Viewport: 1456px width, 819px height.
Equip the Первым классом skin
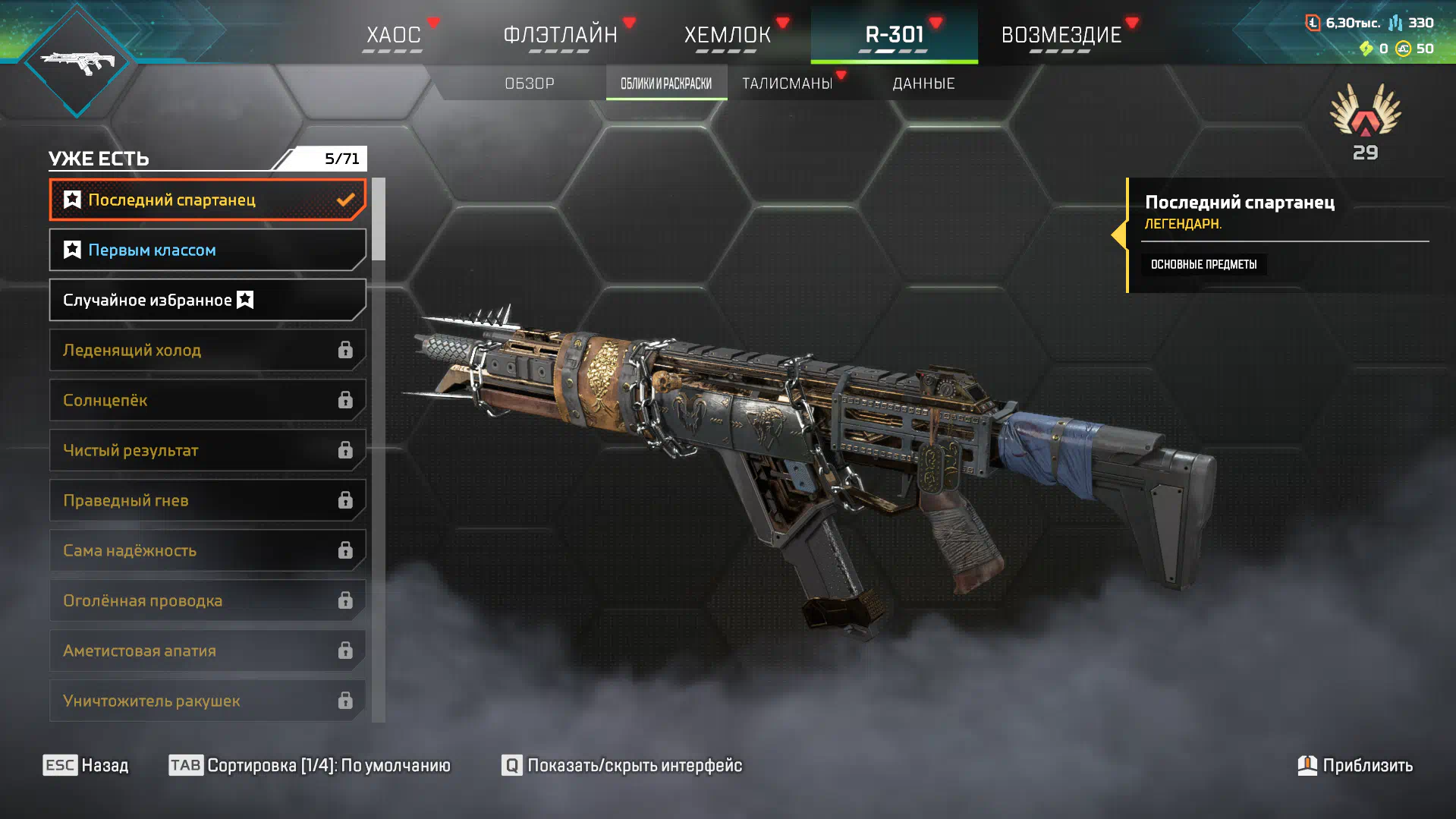tap(207, 250)
